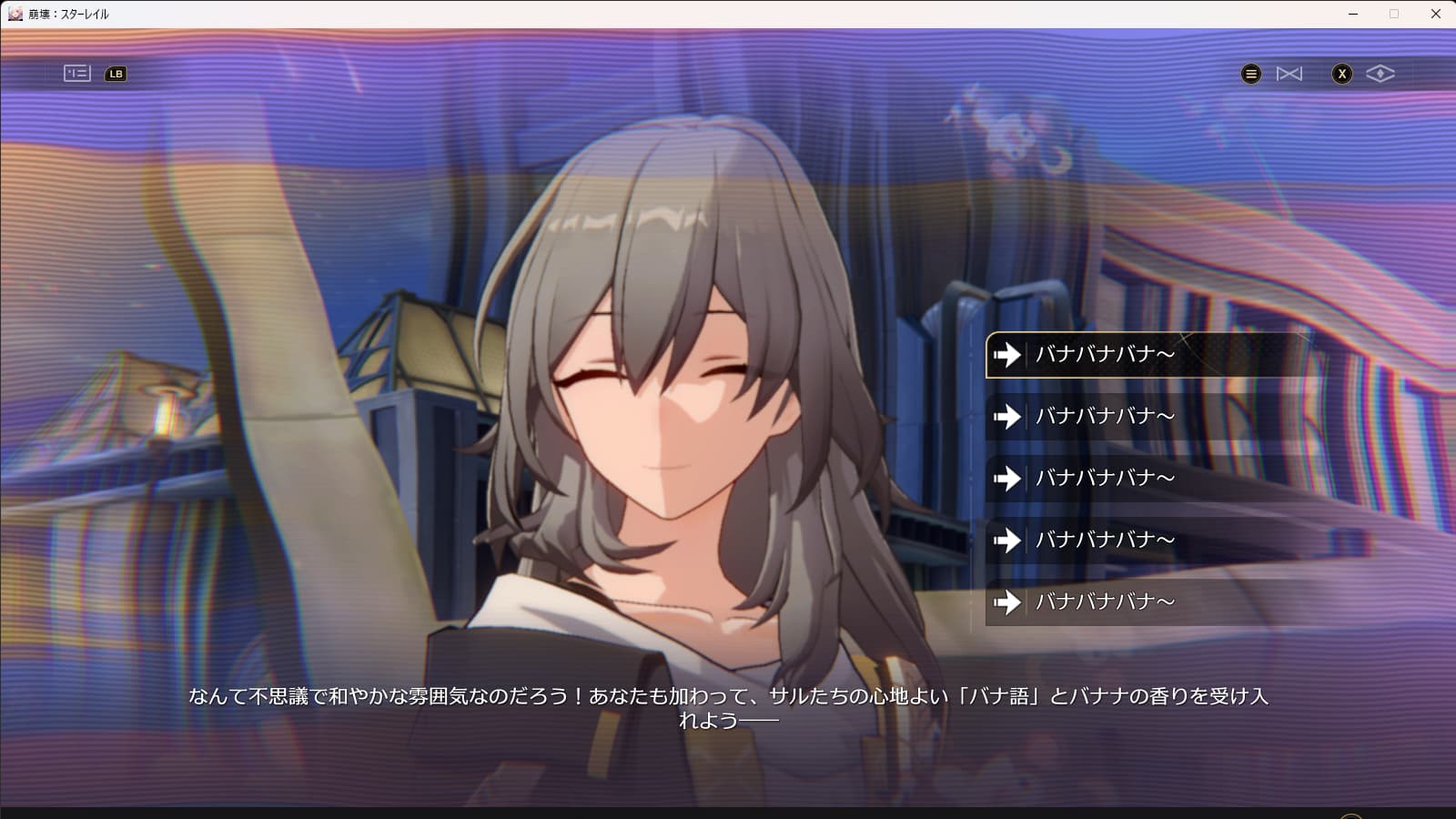
Task: Toggle the auto-play dialogue icon
Action: click(x=1289, y=74)
